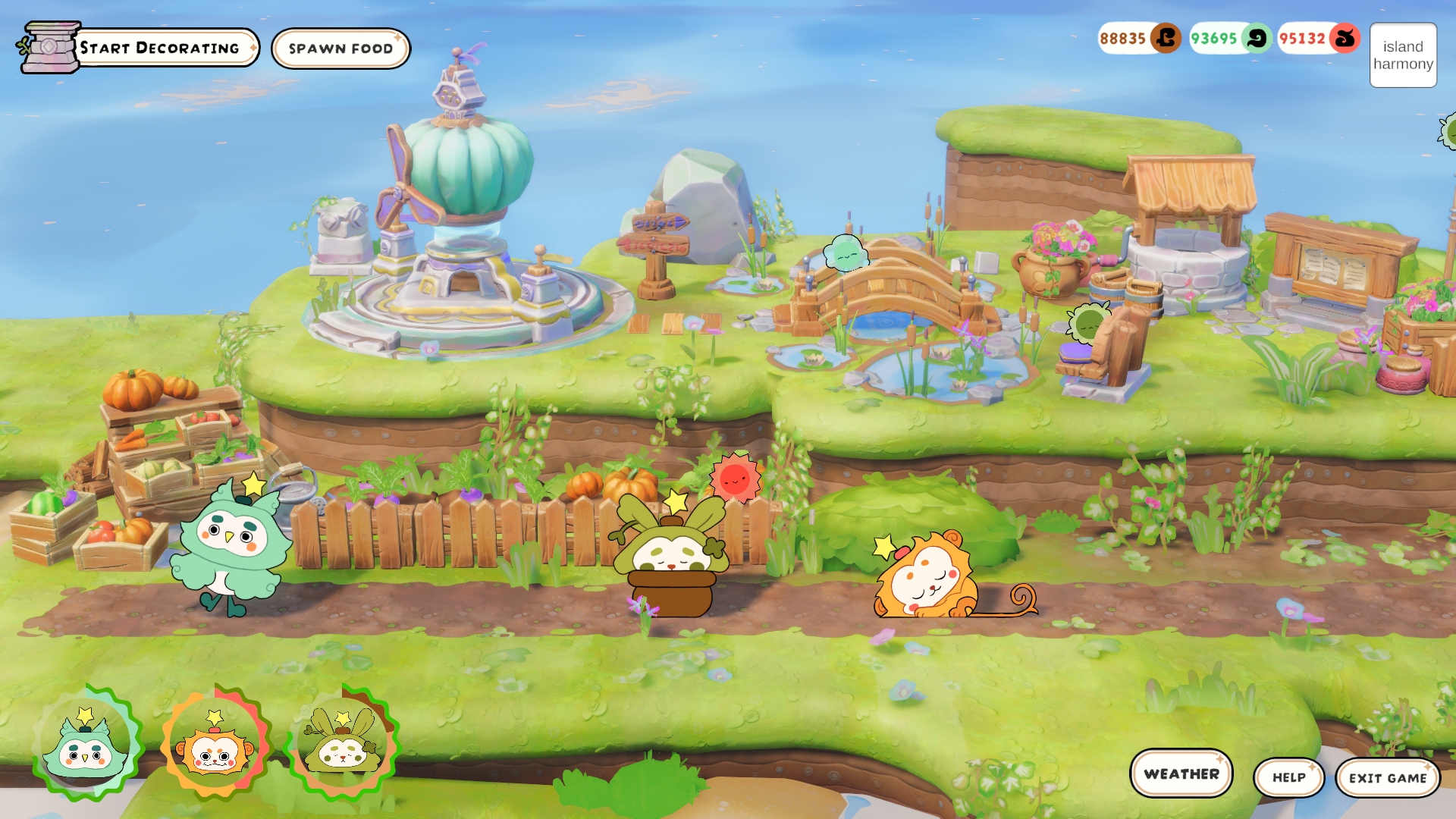Open the island harmony panel
The image size is (1456, 819).
(1403, 55)
